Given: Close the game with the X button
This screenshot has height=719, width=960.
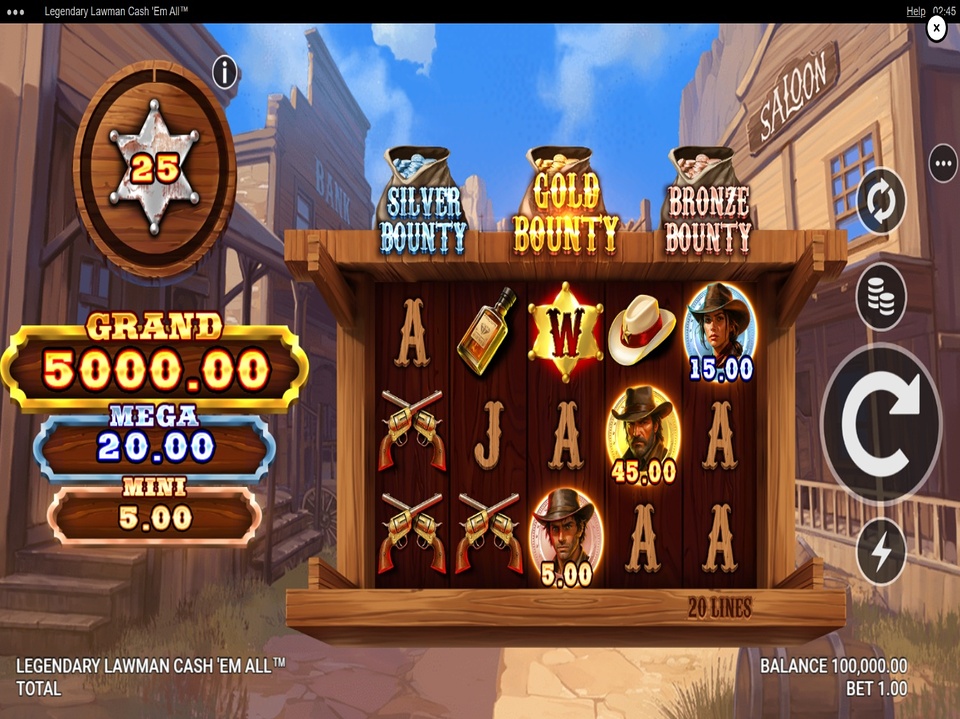Looking at the screenshot, I should (936, 29).
